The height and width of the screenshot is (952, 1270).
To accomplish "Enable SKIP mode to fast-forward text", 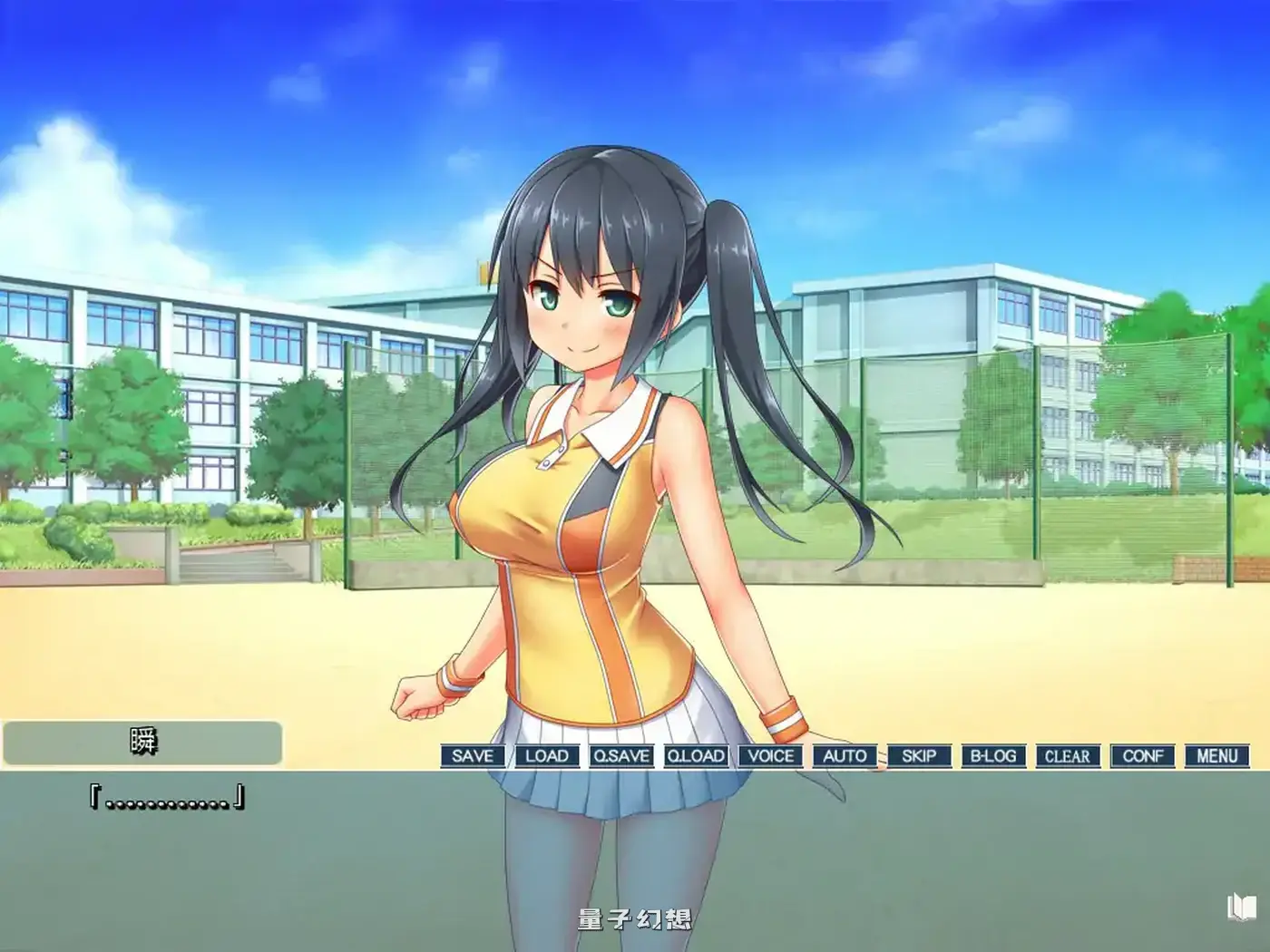I will pyautogui.click(x=919, y=755).
